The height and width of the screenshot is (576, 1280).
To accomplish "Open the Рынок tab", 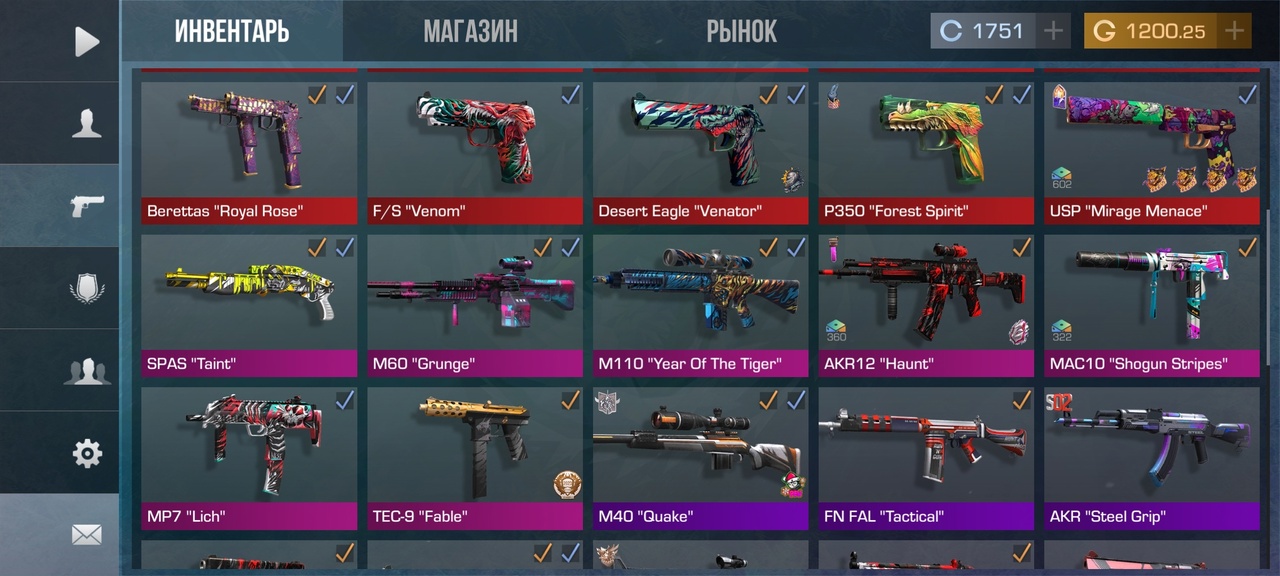I will tap(741, 31).
